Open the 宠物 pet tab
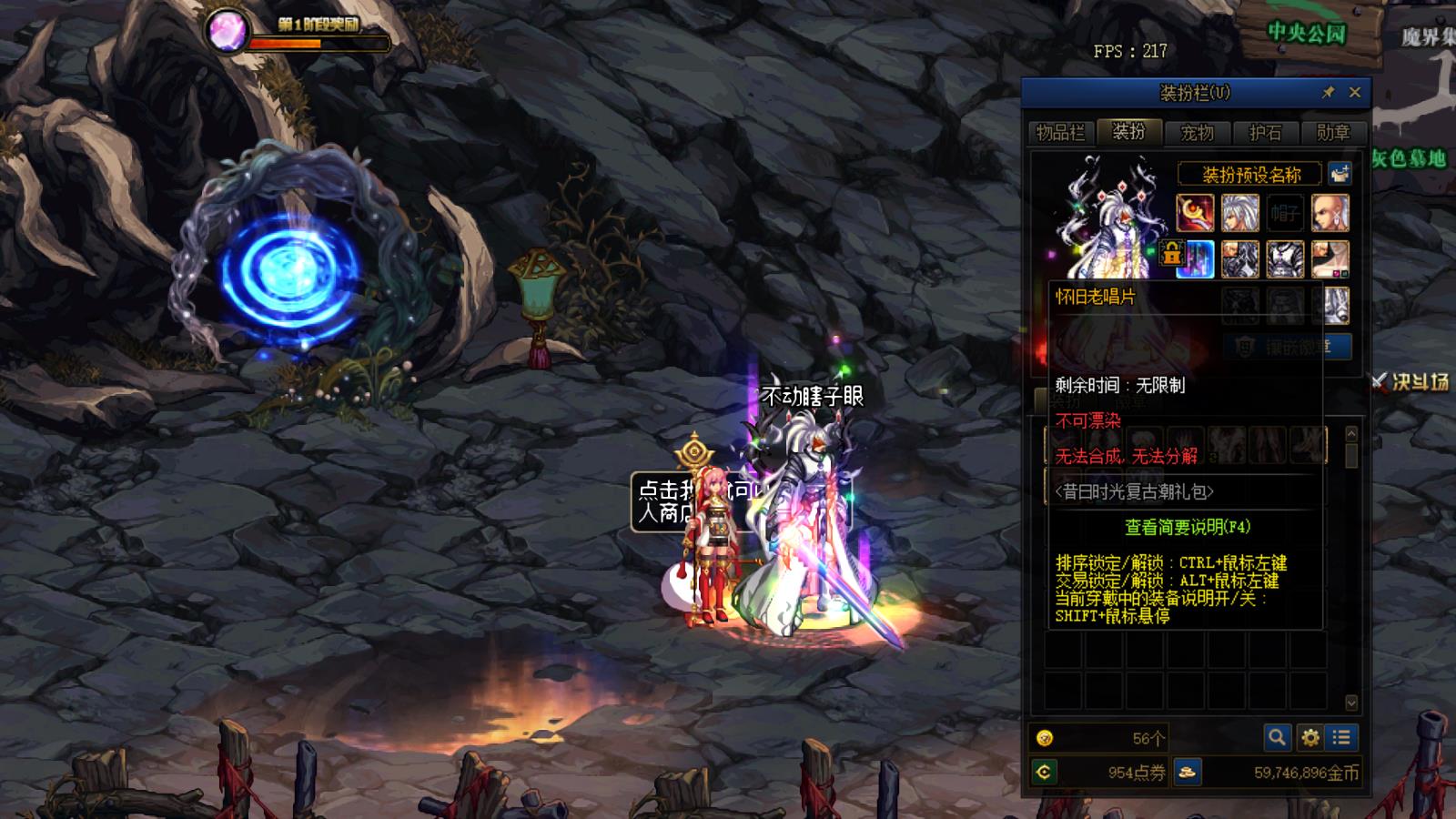The width and height of the screenshot is (1456, 819). click(1198, 133)
